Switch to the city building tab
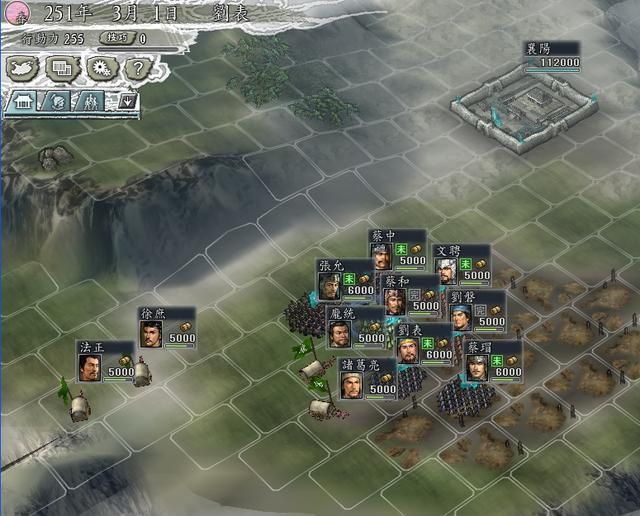Viewport: 640px width, 516px height. pos(22,101)
